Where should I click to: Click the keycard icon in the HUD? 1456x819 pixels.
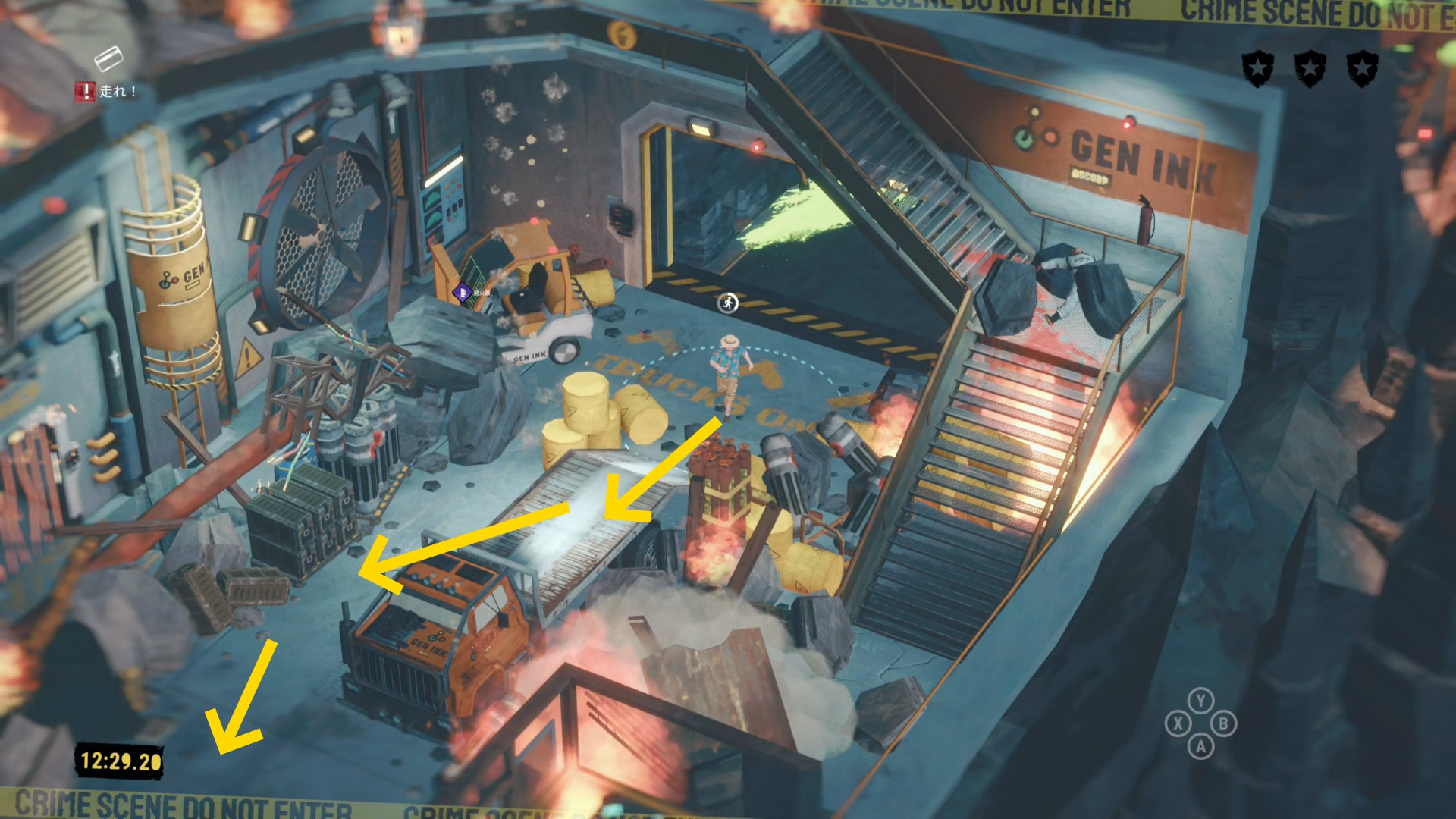(x=108, y=58)
